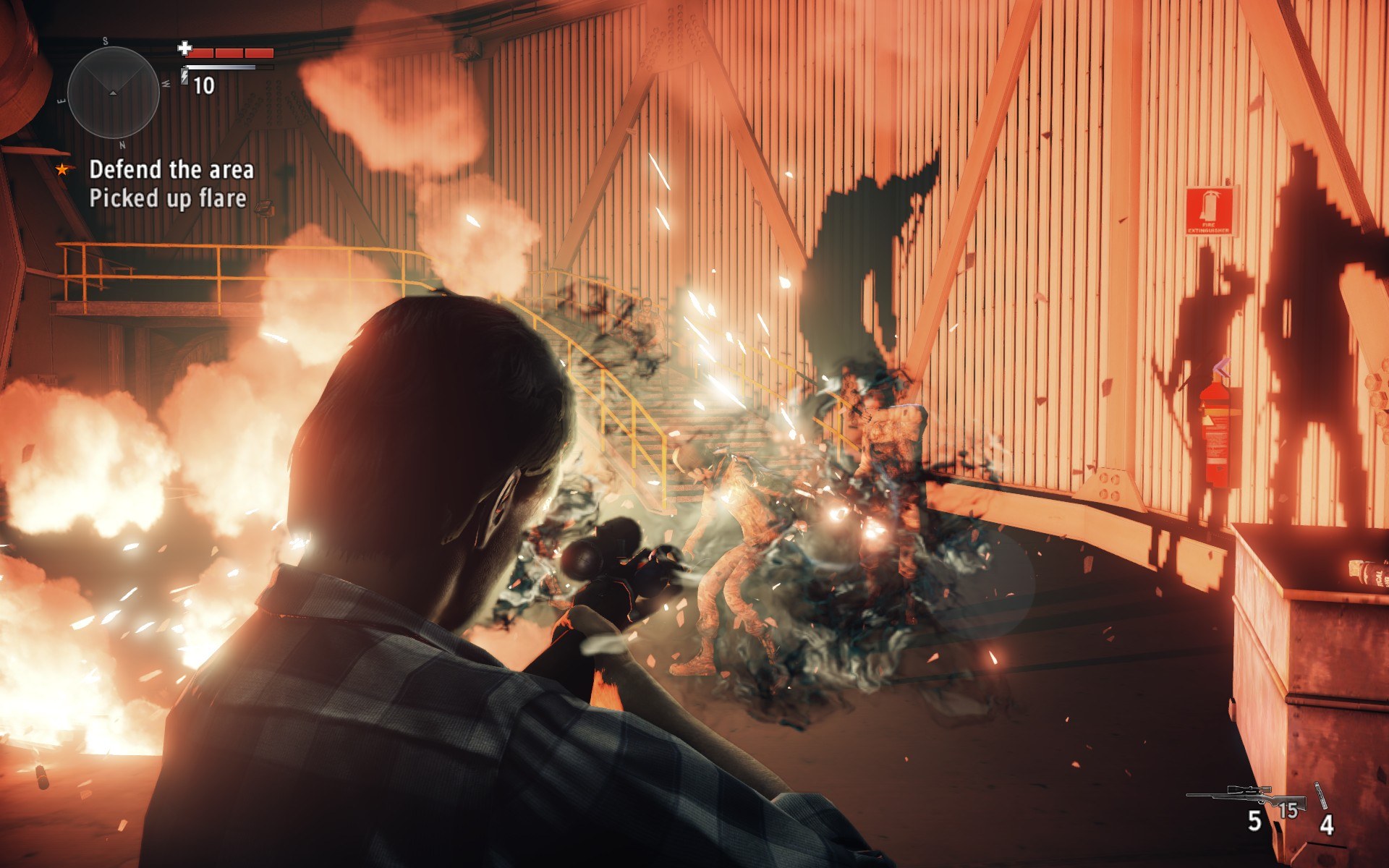
Task: Click the sniper rifle weapon icon
Action: (x=1246, y=796)
